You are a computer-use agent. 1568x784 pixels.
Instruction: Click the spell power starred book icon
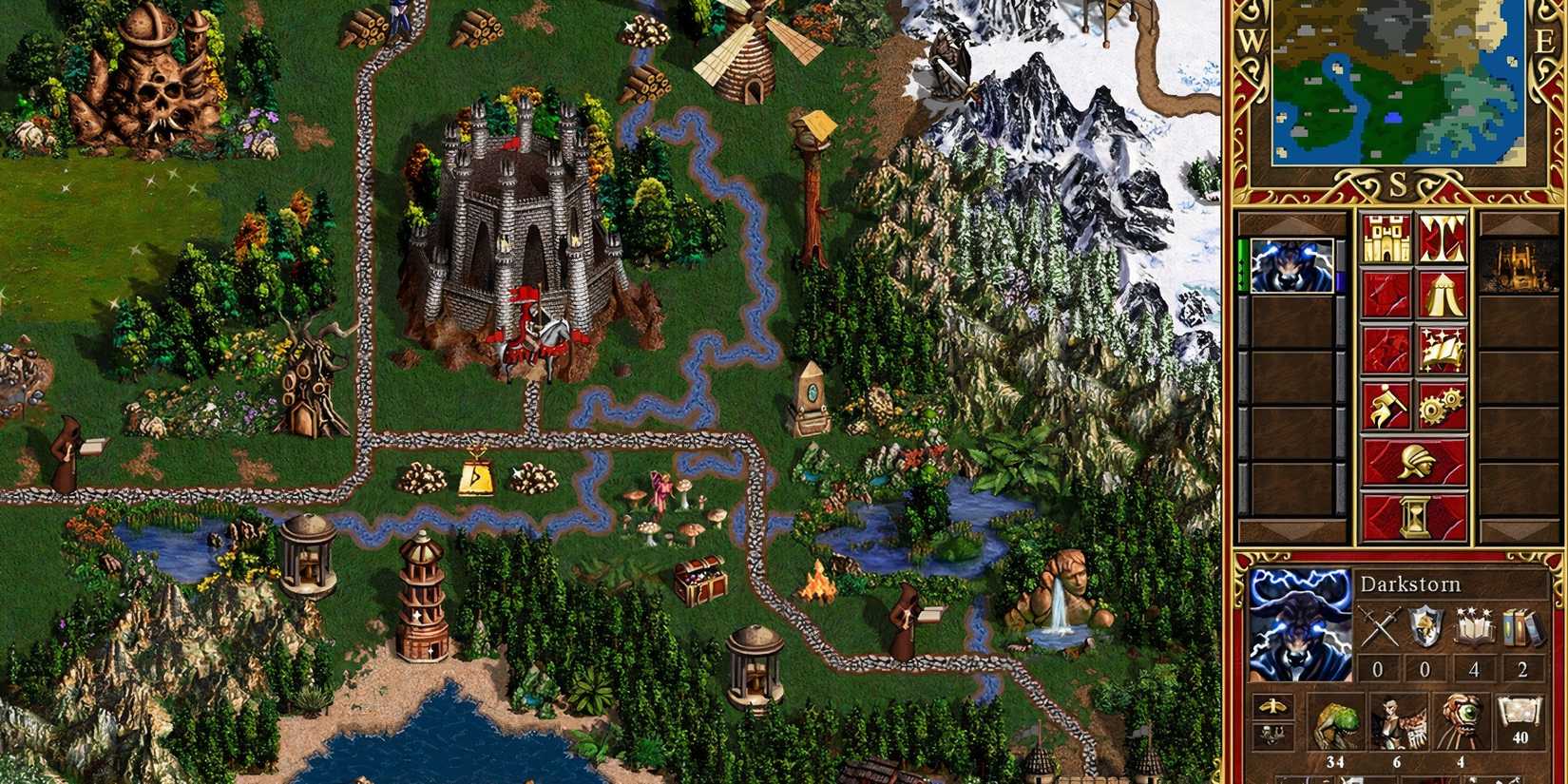(1473, 625)
